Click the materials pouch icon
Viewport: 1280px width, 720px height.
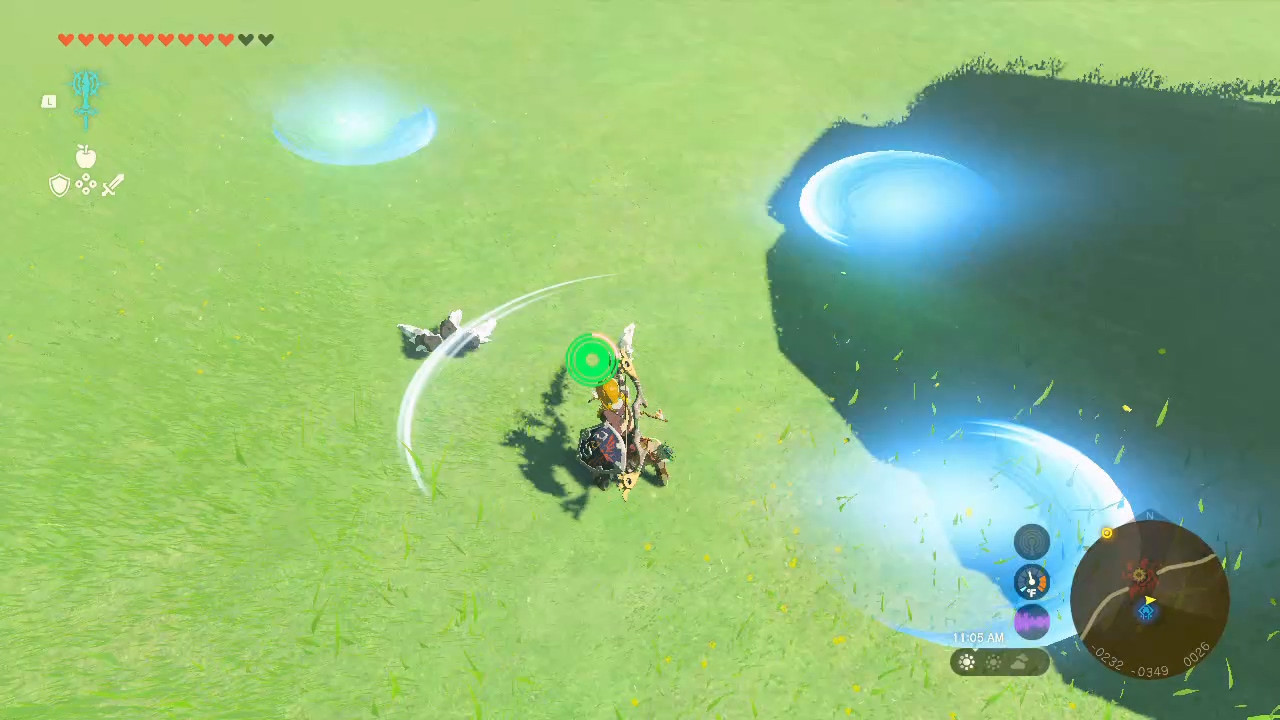86,184
